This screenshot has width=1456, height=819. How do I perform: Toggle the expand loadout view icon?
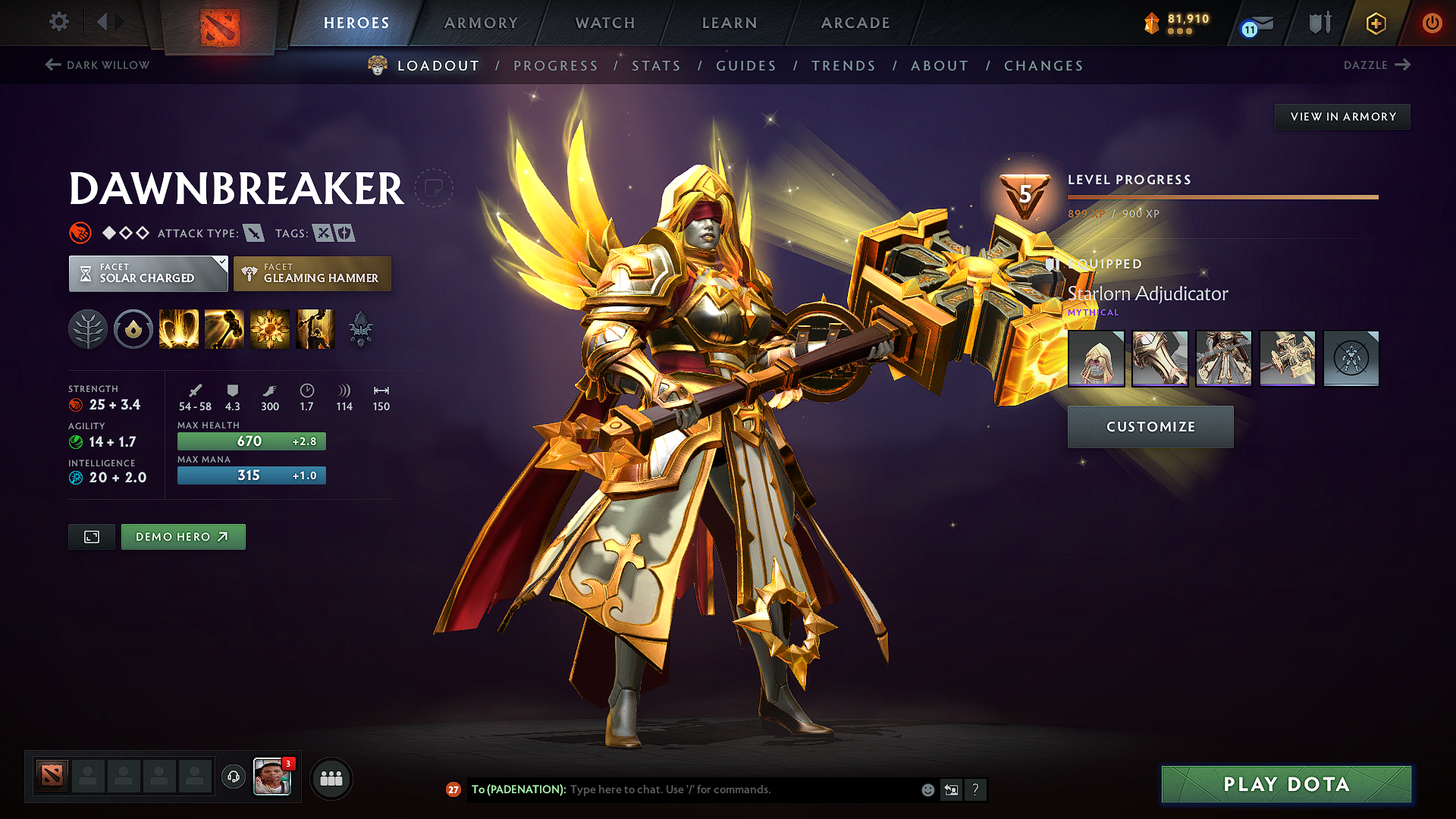(91, 536)
